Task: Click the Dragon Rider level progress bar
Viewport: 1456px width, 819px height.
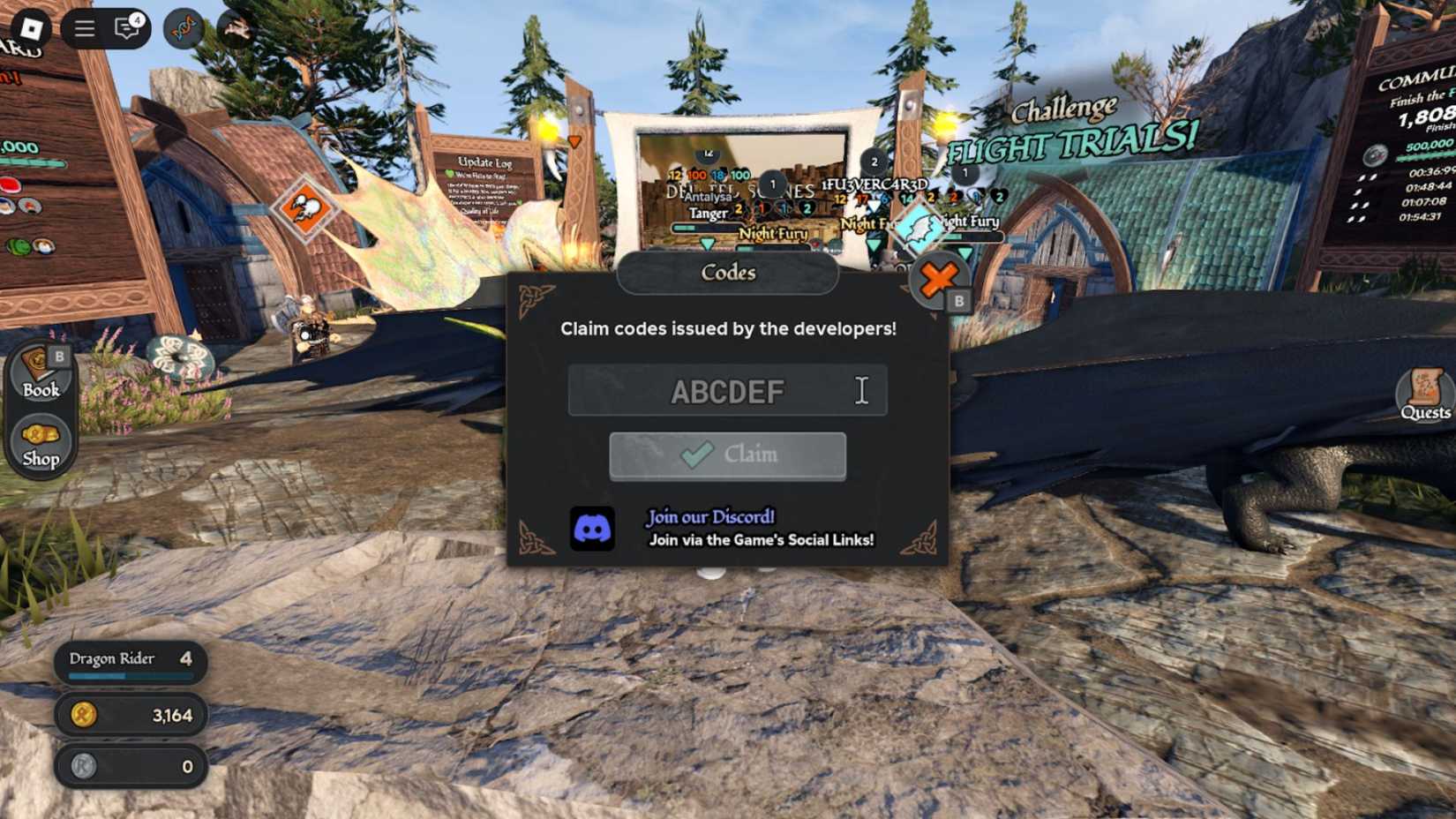Action: tap(129, 674)
